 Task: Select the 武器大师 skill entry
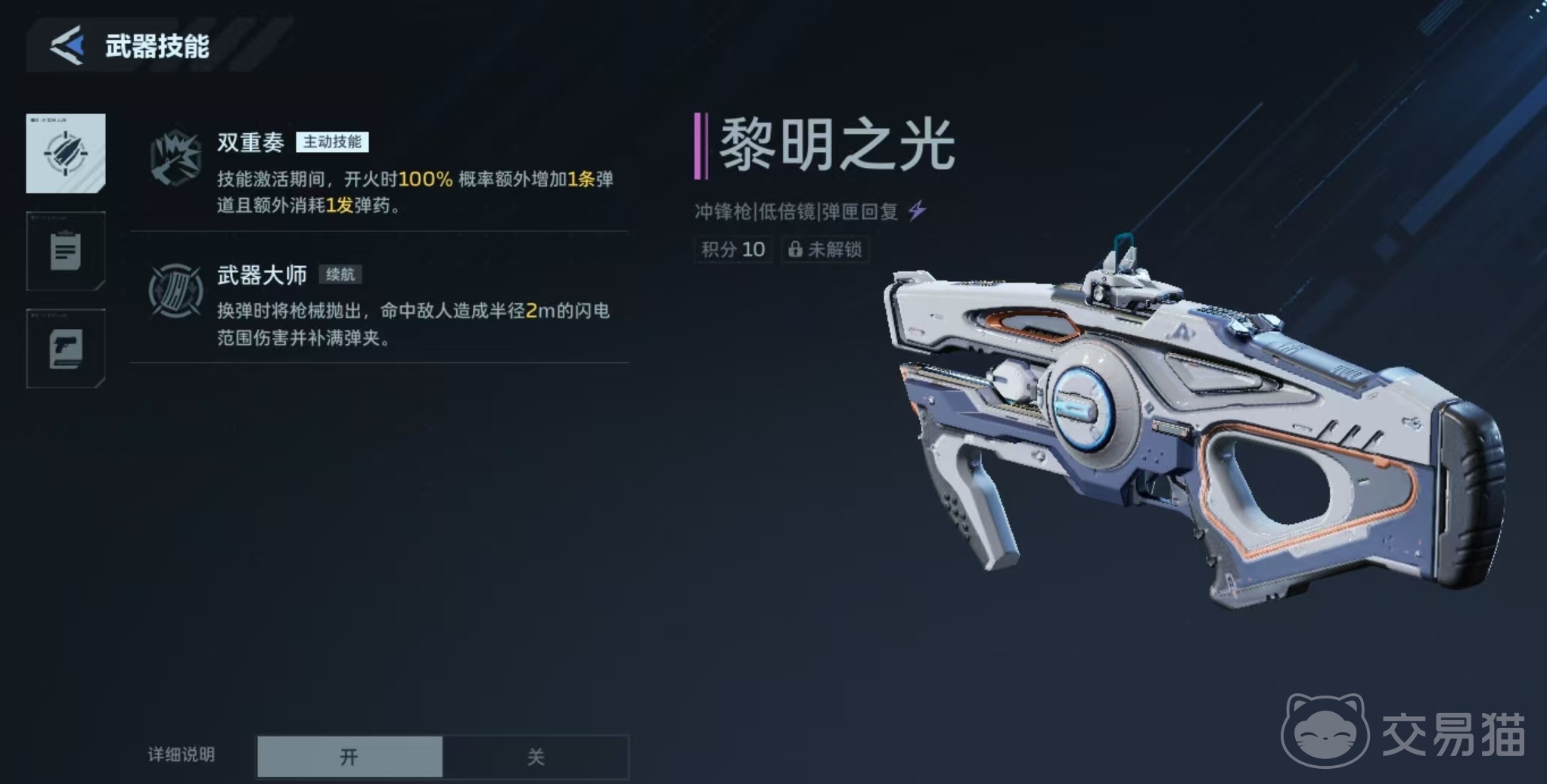coord(378,302)
